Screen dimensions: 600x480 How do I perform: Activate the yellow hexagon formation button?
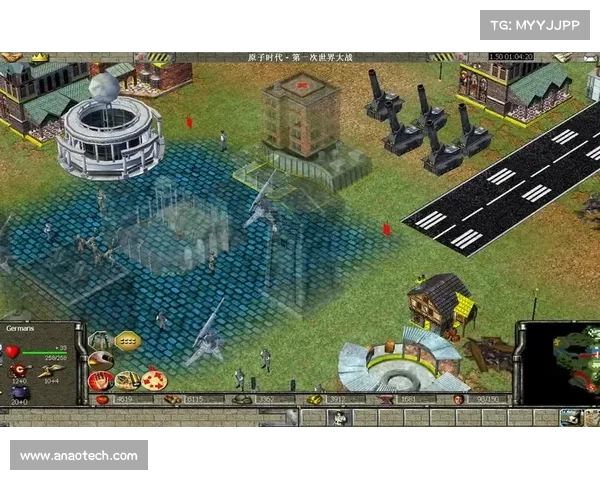click(x=128, y=341)
